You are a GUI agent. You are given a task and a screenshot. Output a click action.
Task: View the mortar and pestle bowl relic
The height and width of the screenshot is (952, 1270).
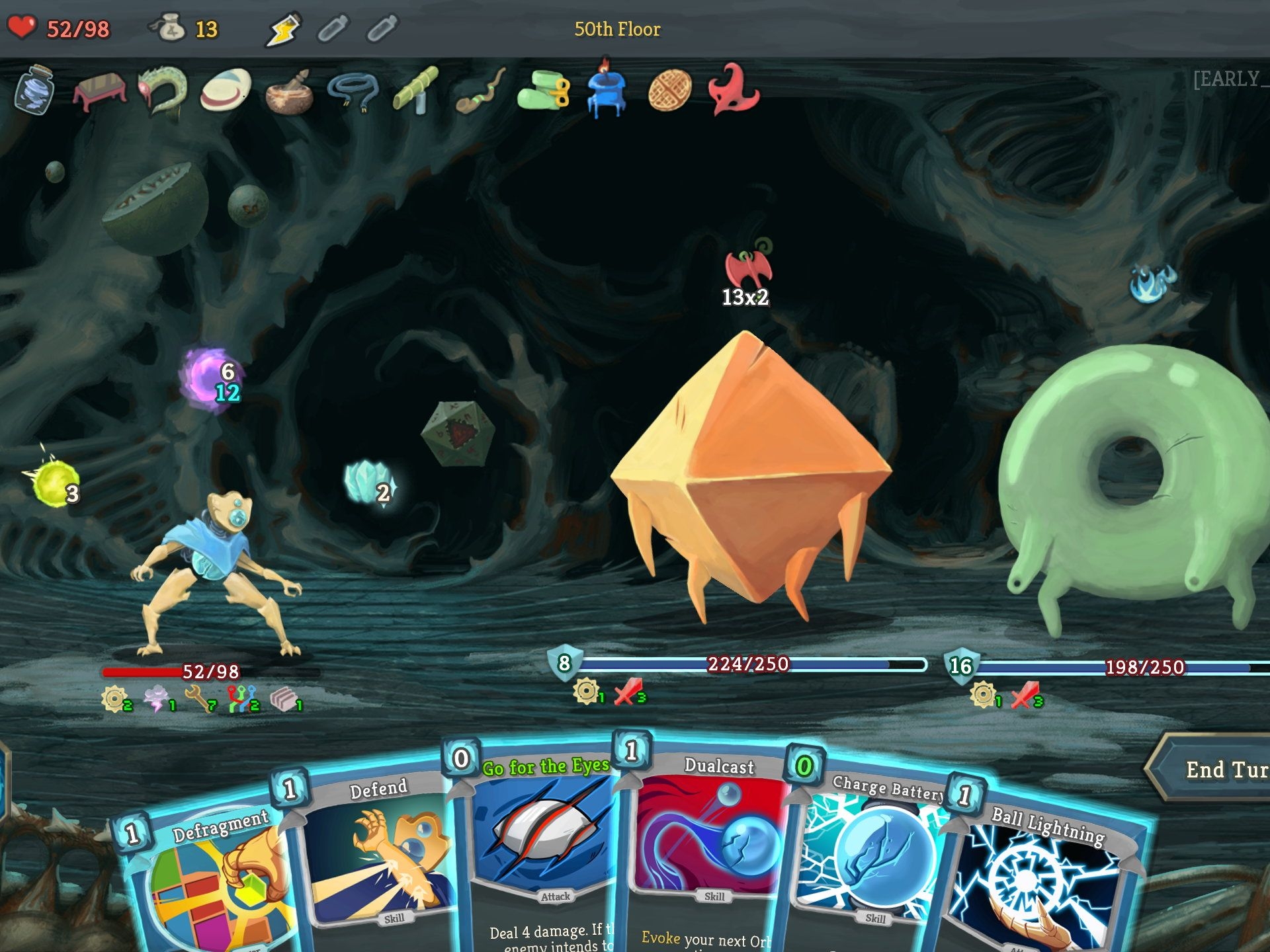click(x=289, y=91)
